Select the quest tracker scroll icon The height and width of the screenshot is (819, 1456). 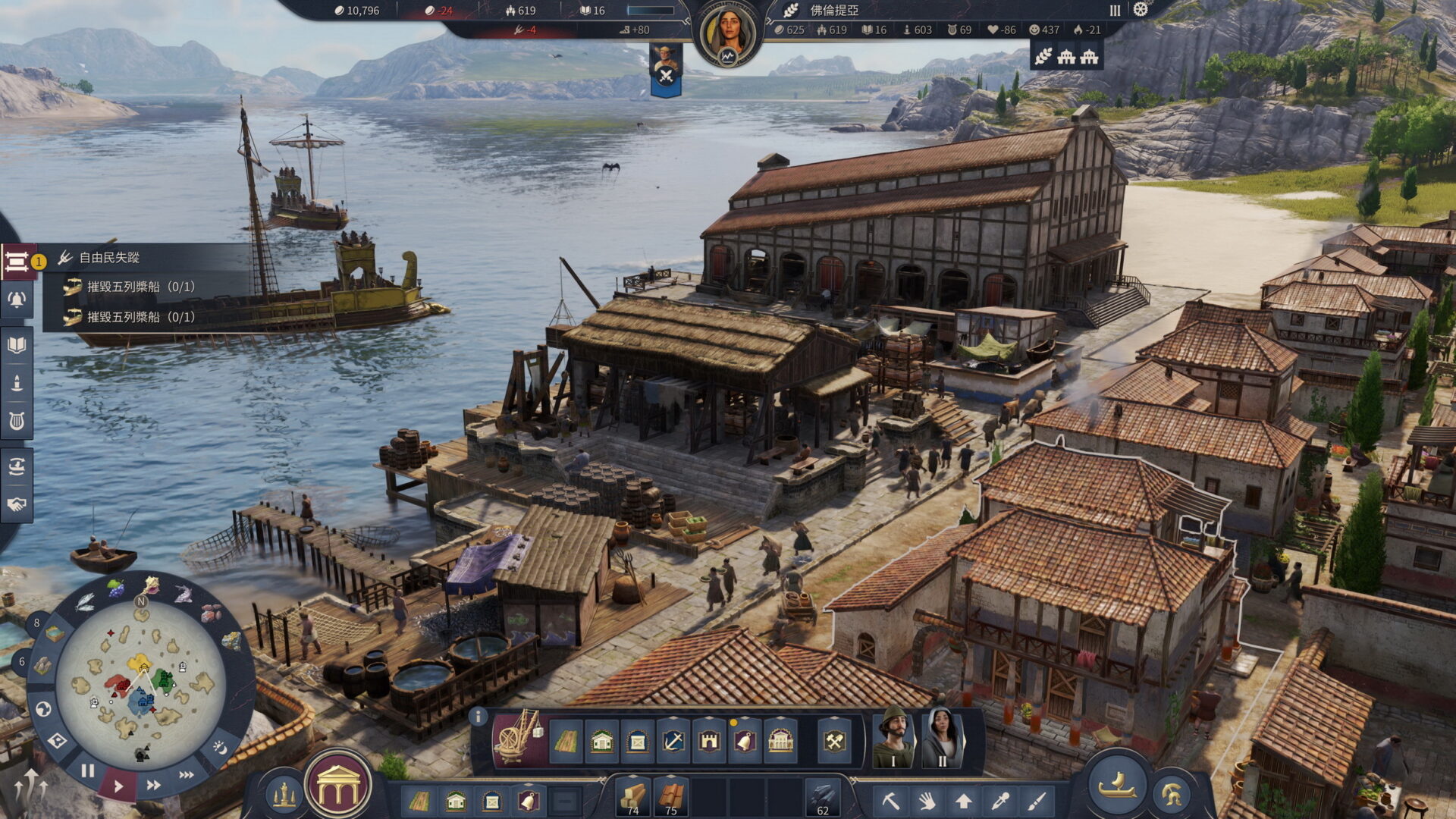(x=17, y=262)
